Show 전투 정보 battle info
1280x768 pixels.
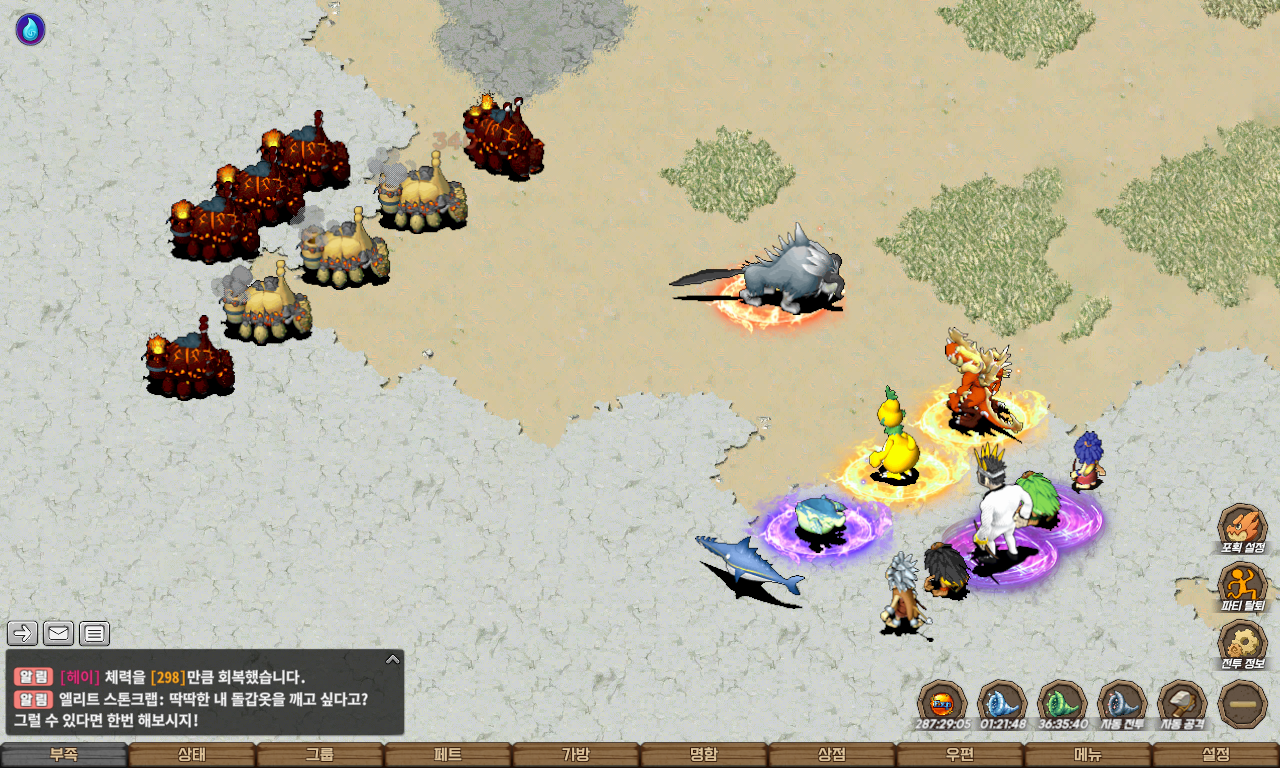1242,645
